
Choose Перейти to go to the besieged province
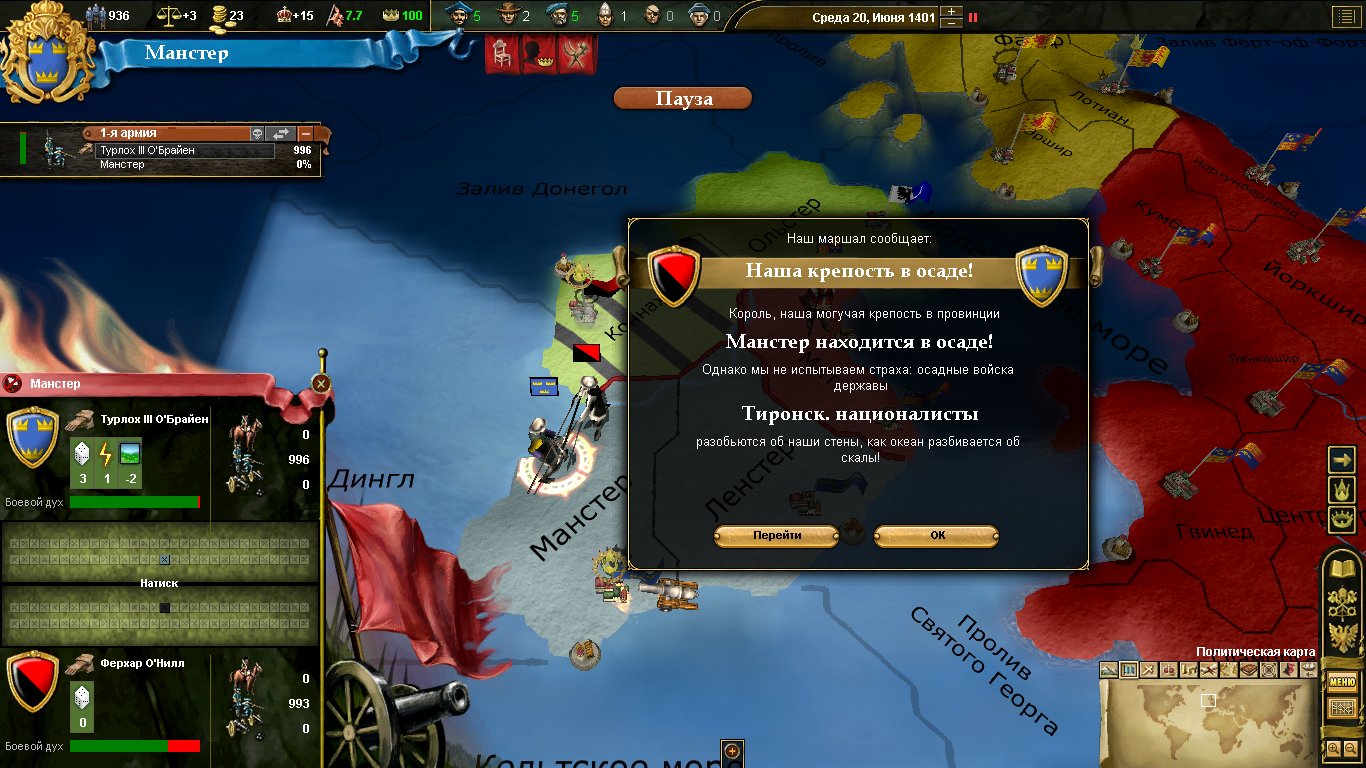coord(777,535)
